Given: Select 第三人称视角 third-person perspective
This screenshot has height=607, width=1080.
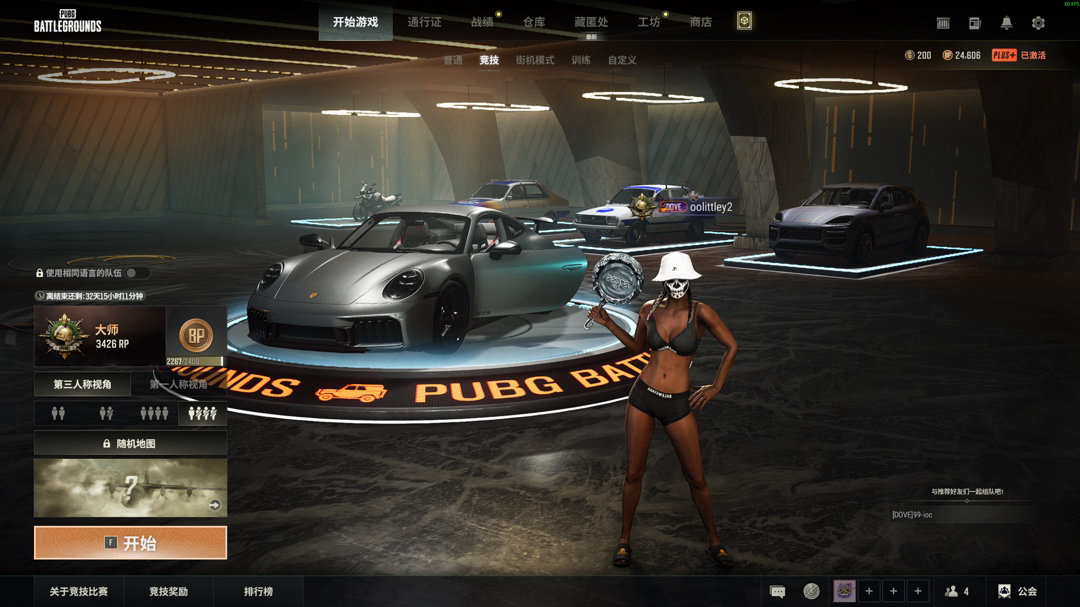Looking at the screenshot, I should click(x=83, y=384).
